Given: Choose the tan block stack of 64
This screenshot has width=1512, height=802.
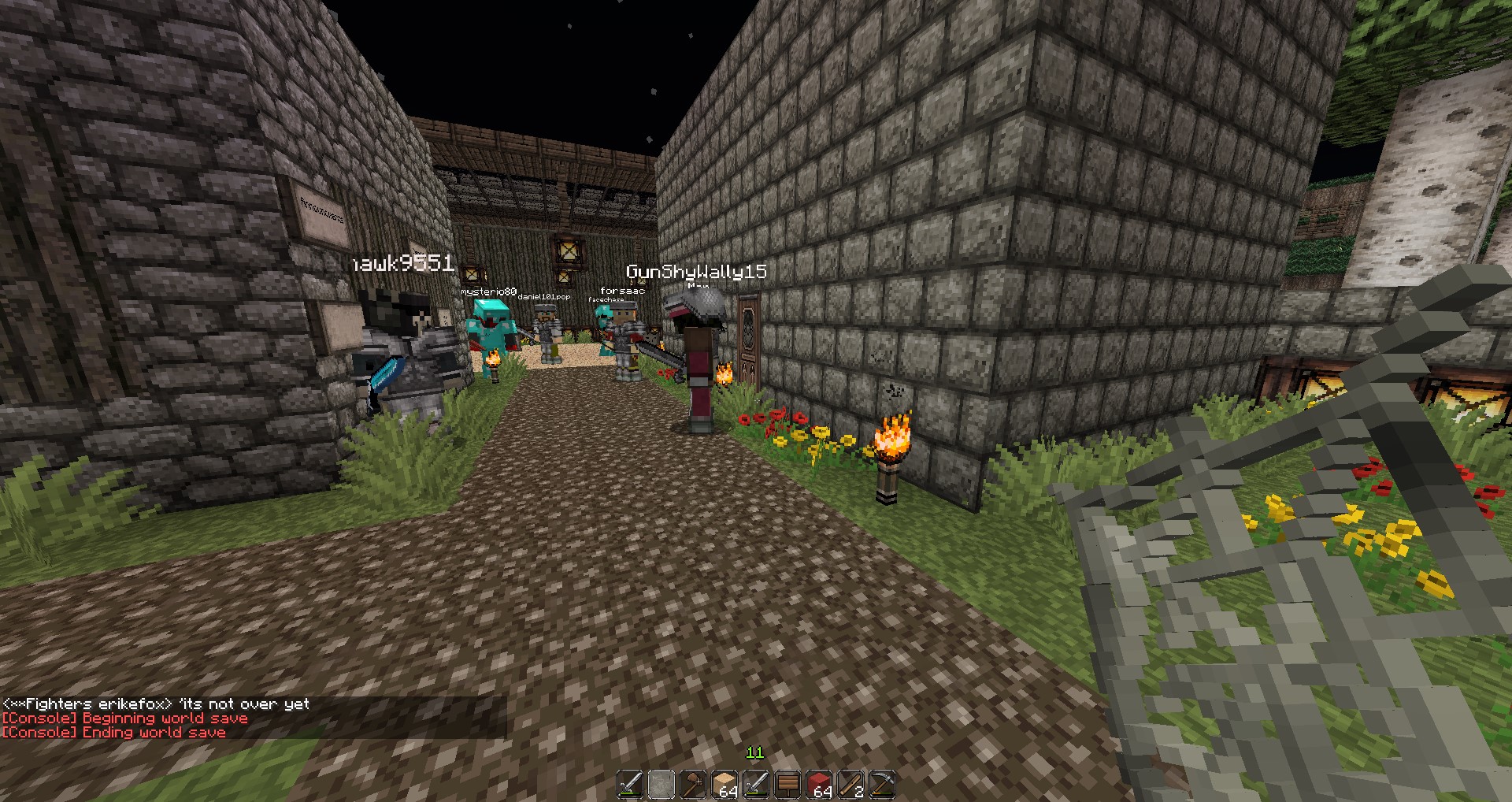Looking at the screenshot, I should coord(724,785).
